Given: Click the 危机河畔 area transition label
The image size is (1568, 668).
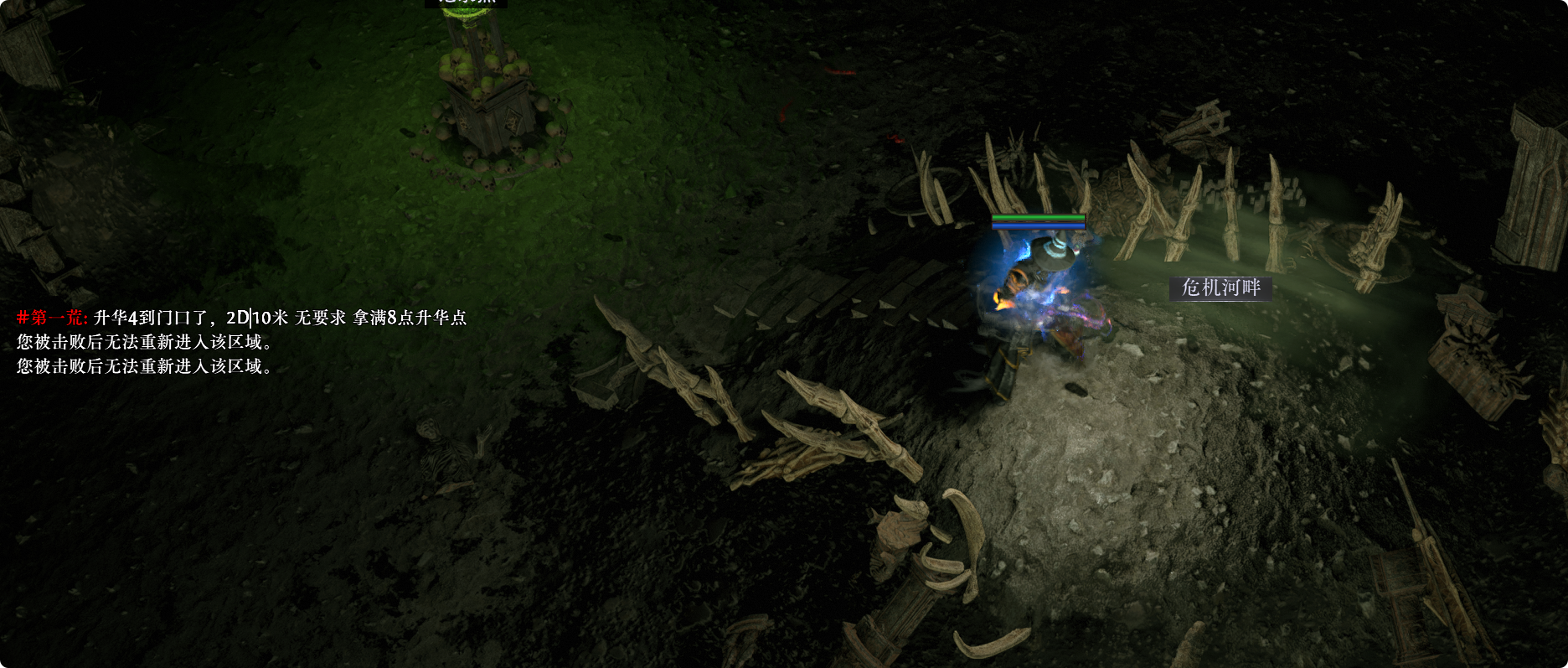Looking at the screenshot, I should point(1220,288).
